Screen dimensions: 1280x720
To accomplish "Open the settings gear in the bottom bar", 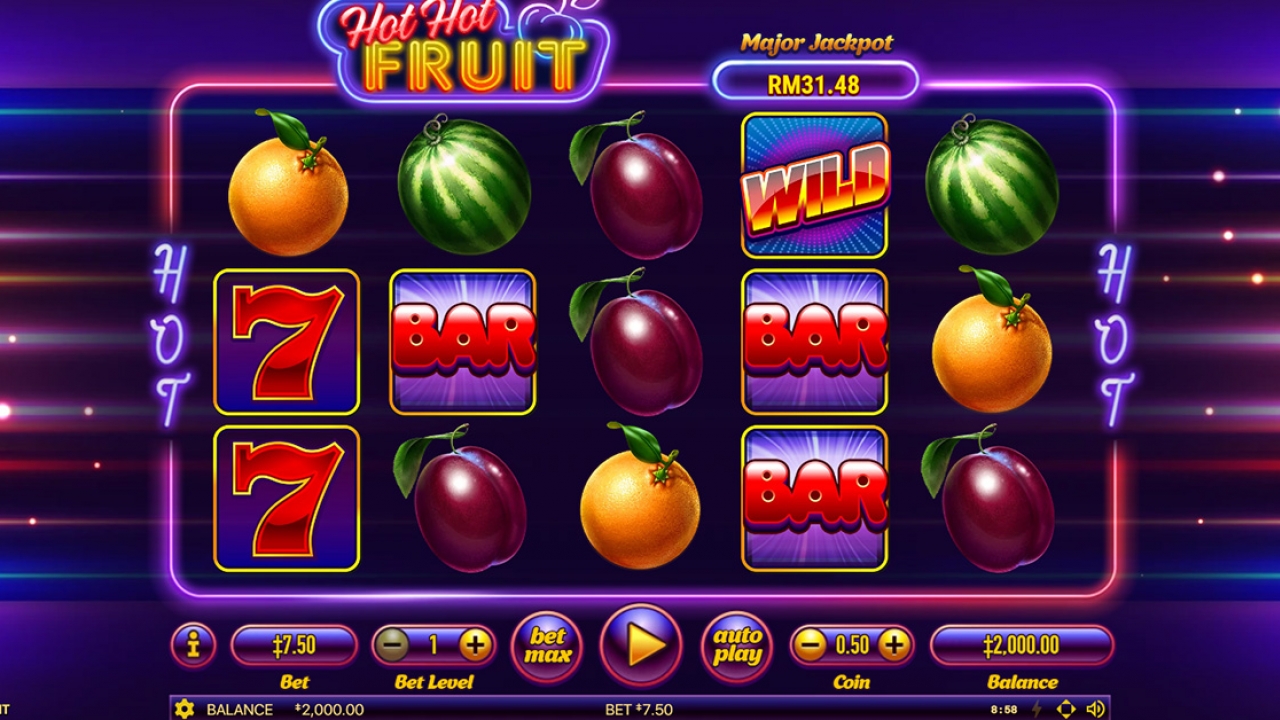I will tap(186, 707).
